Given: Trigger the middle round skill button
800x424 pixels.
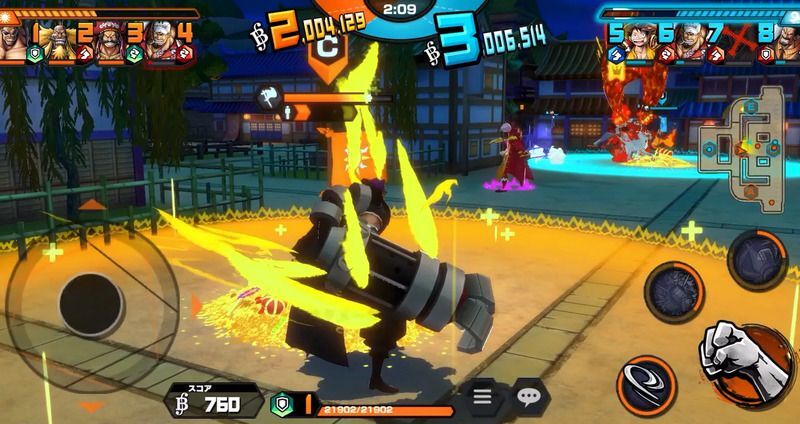Looking at the screenshot, I should click(x=677, y=293).
